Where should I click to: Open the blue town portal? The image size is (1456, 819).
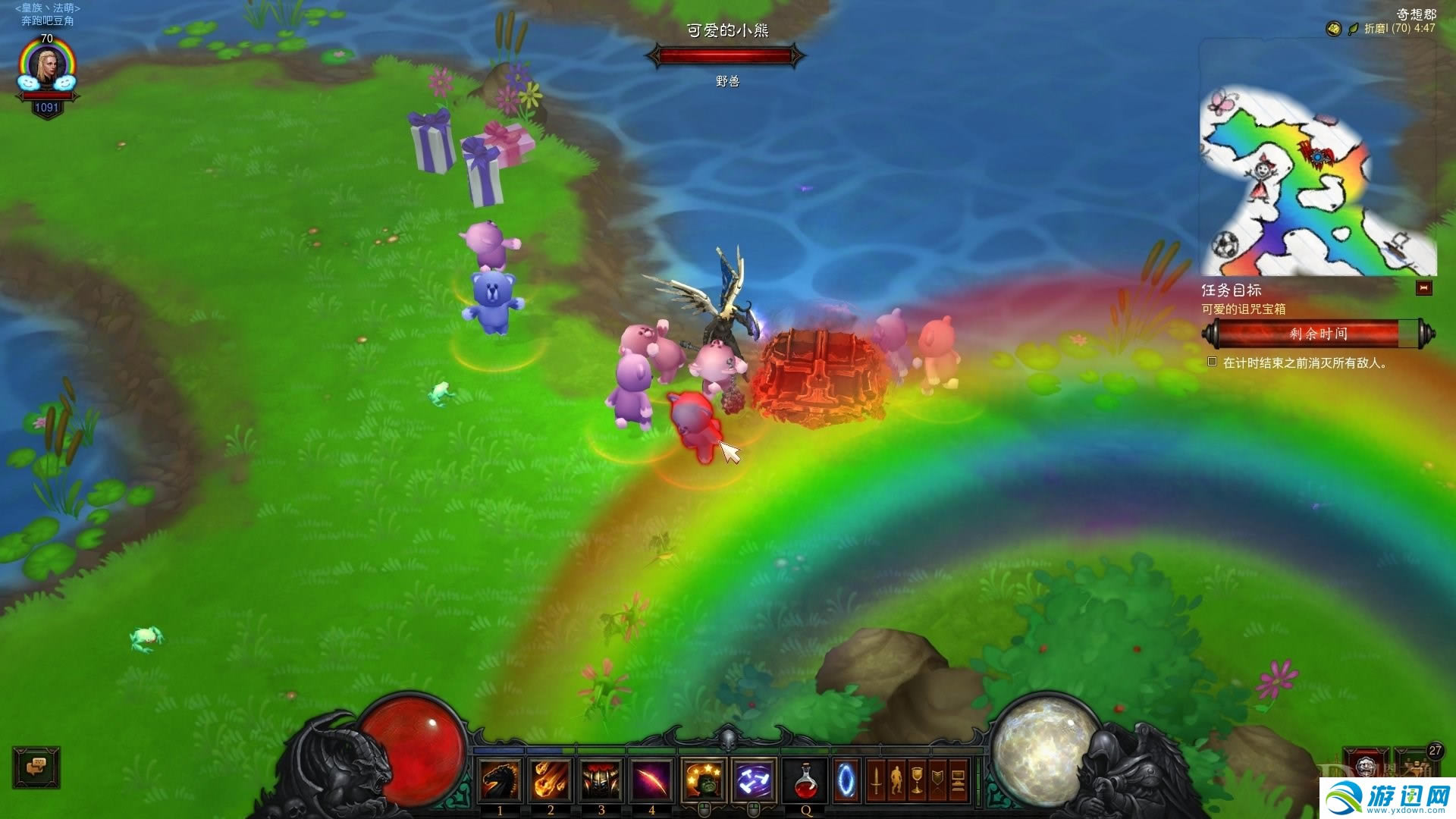846,780
